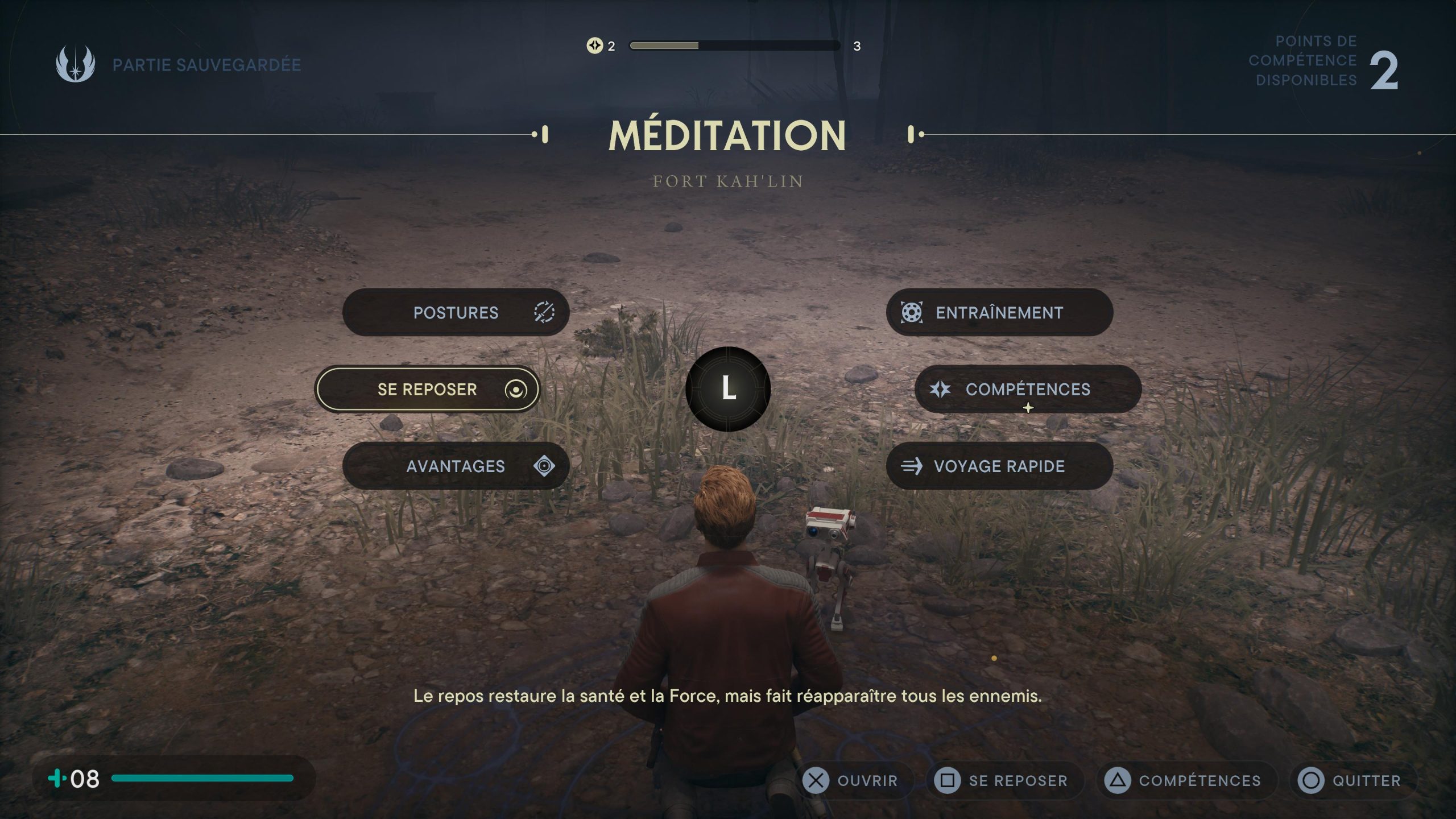
Task: Choose Se Reposer to rest
Action: 427,390
